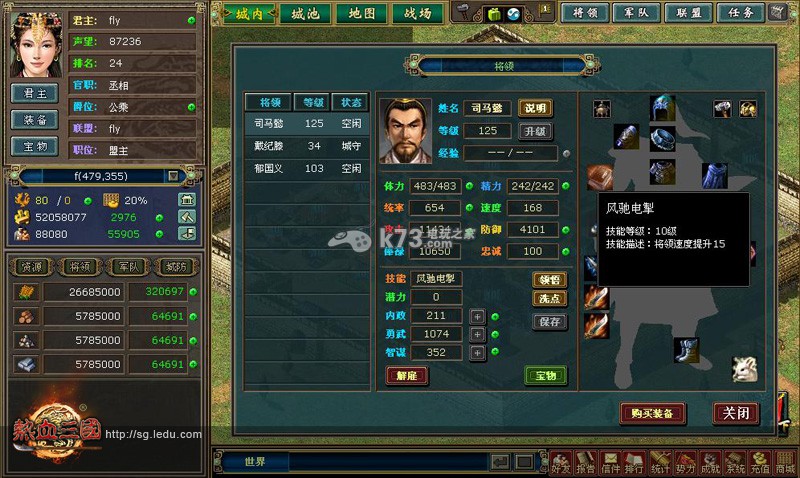Click the 装备 equipment button under the portrait

coord(35,119)
